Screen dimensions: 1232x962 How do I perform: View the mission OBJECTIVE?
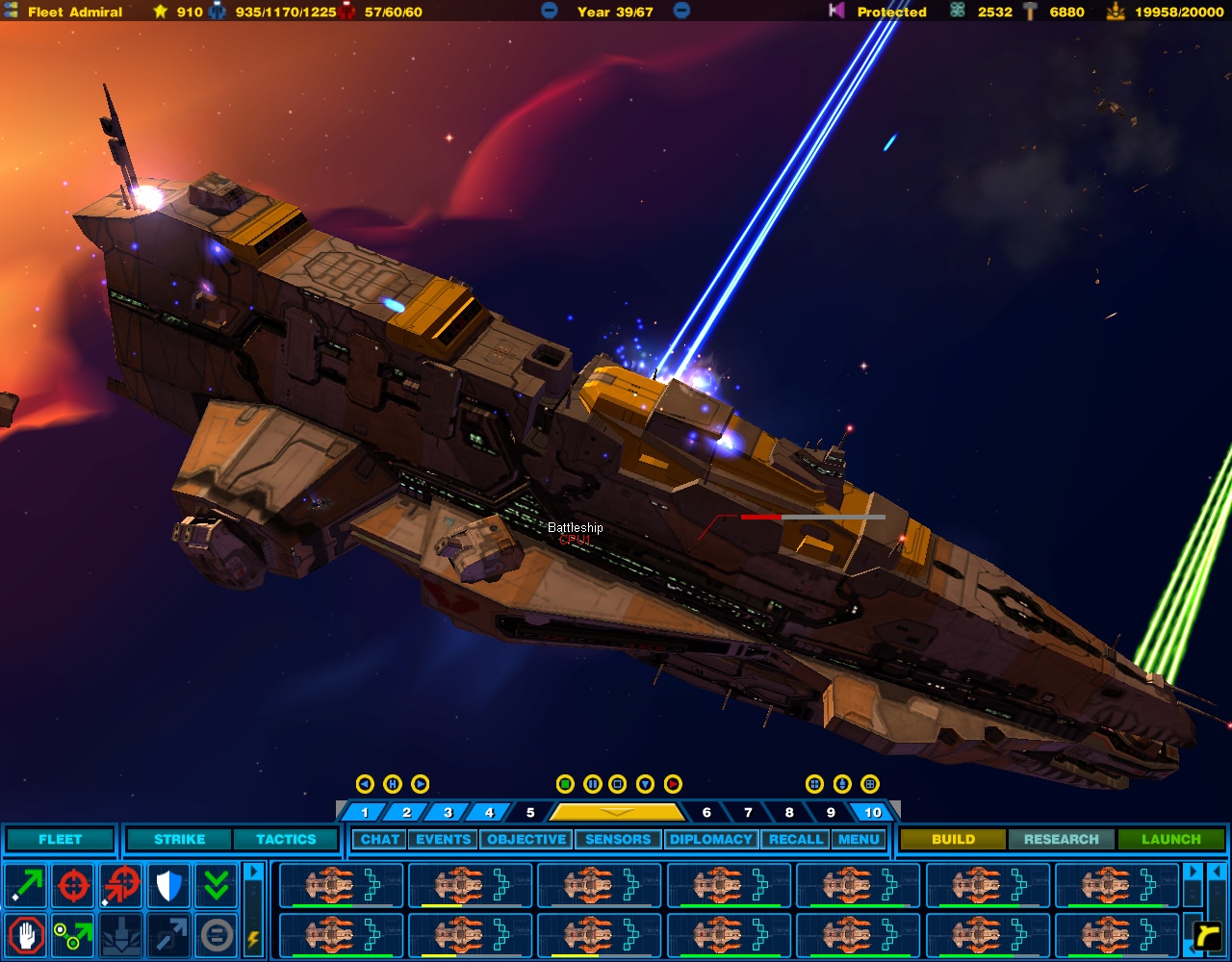(x=526, y=840)
